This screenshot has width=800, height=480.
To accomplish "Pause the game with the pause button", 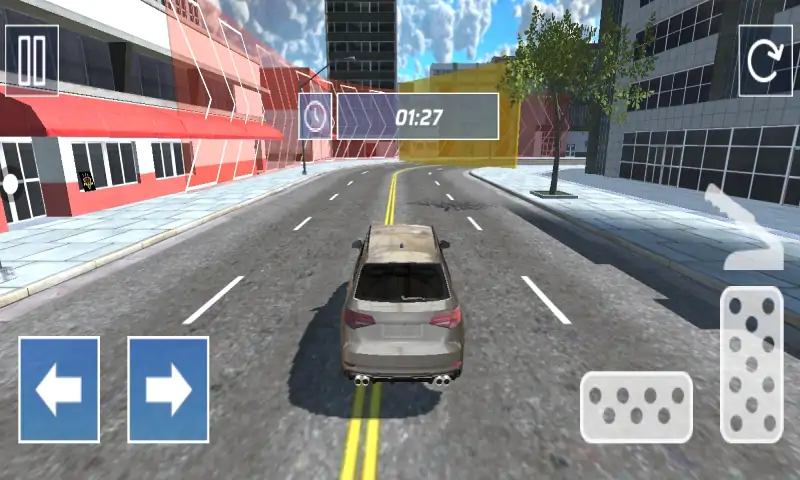I will 32,60.
